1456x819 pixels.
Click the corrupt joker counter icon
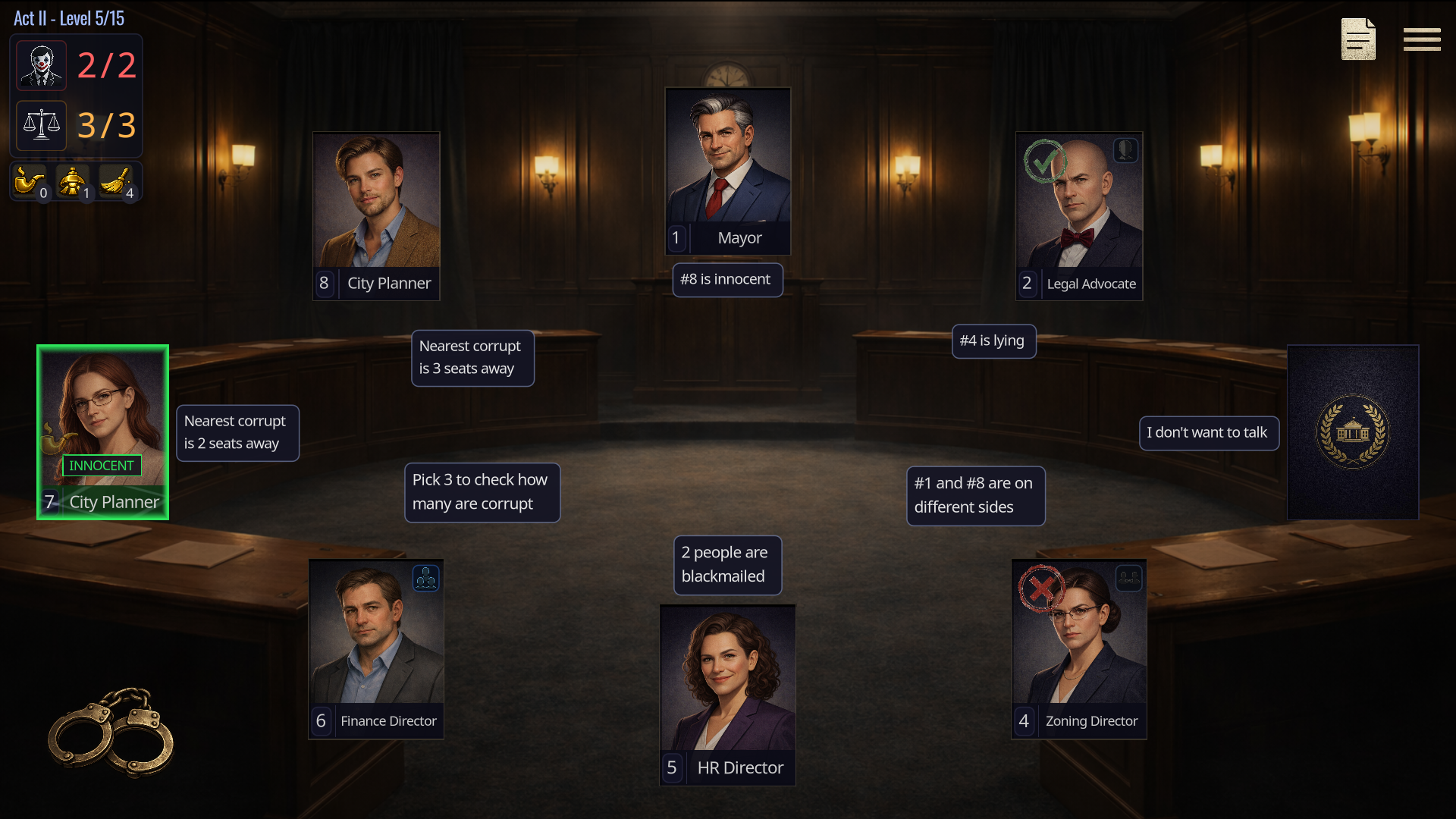point(42,66)
